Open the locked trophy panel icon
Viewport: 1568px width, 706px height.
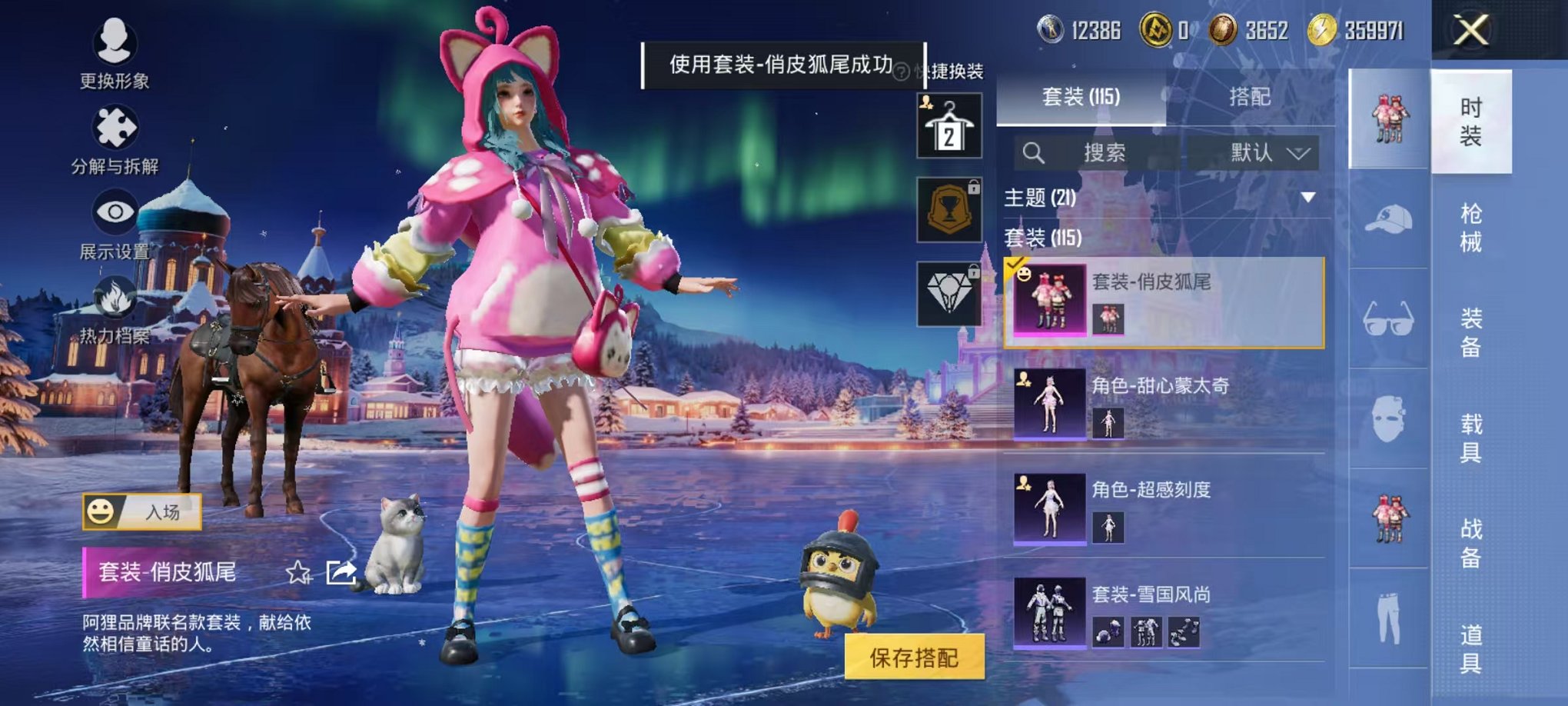[952, 209]
